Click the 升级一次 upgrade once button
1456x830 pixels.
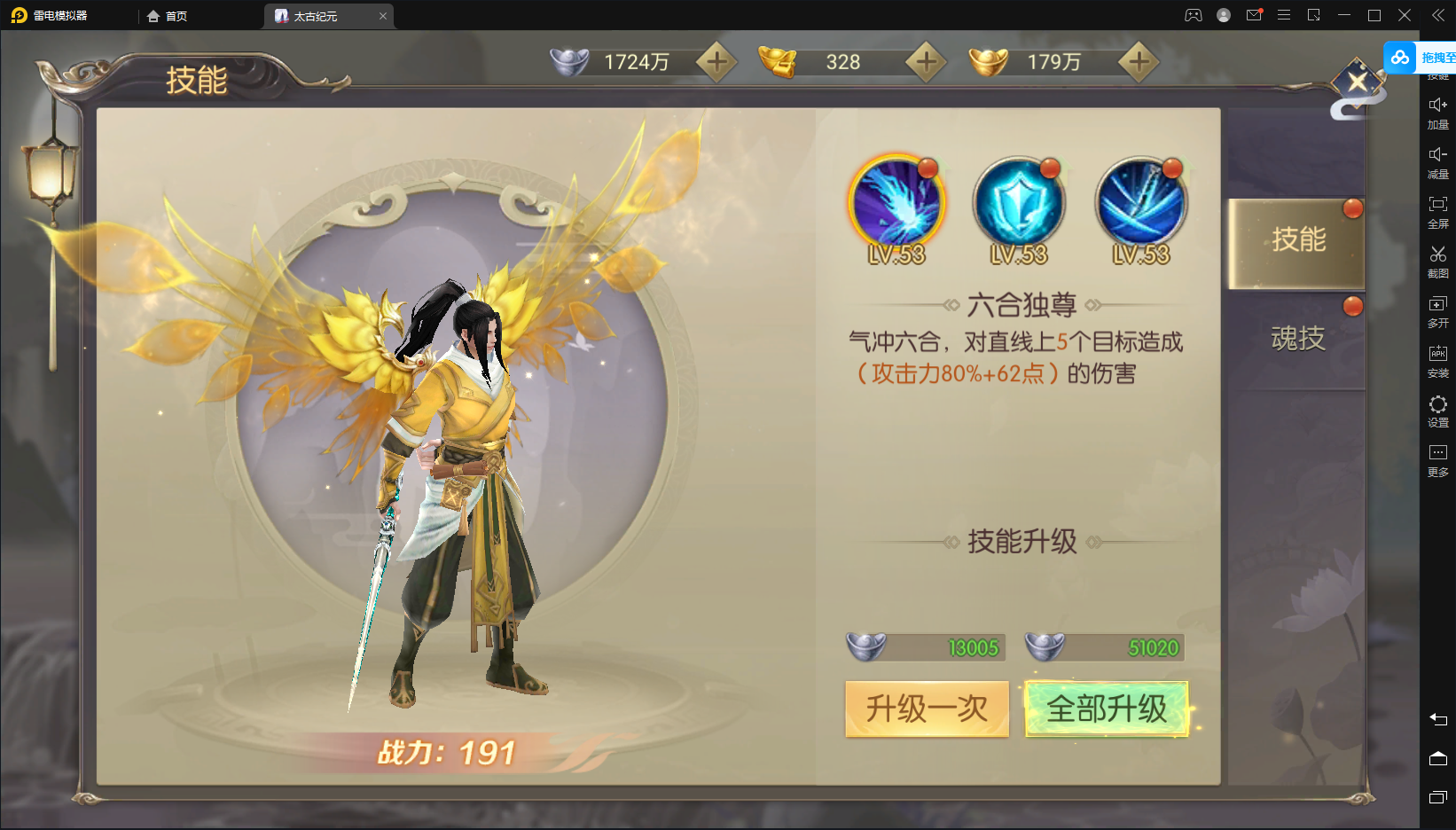pos(927,709)
